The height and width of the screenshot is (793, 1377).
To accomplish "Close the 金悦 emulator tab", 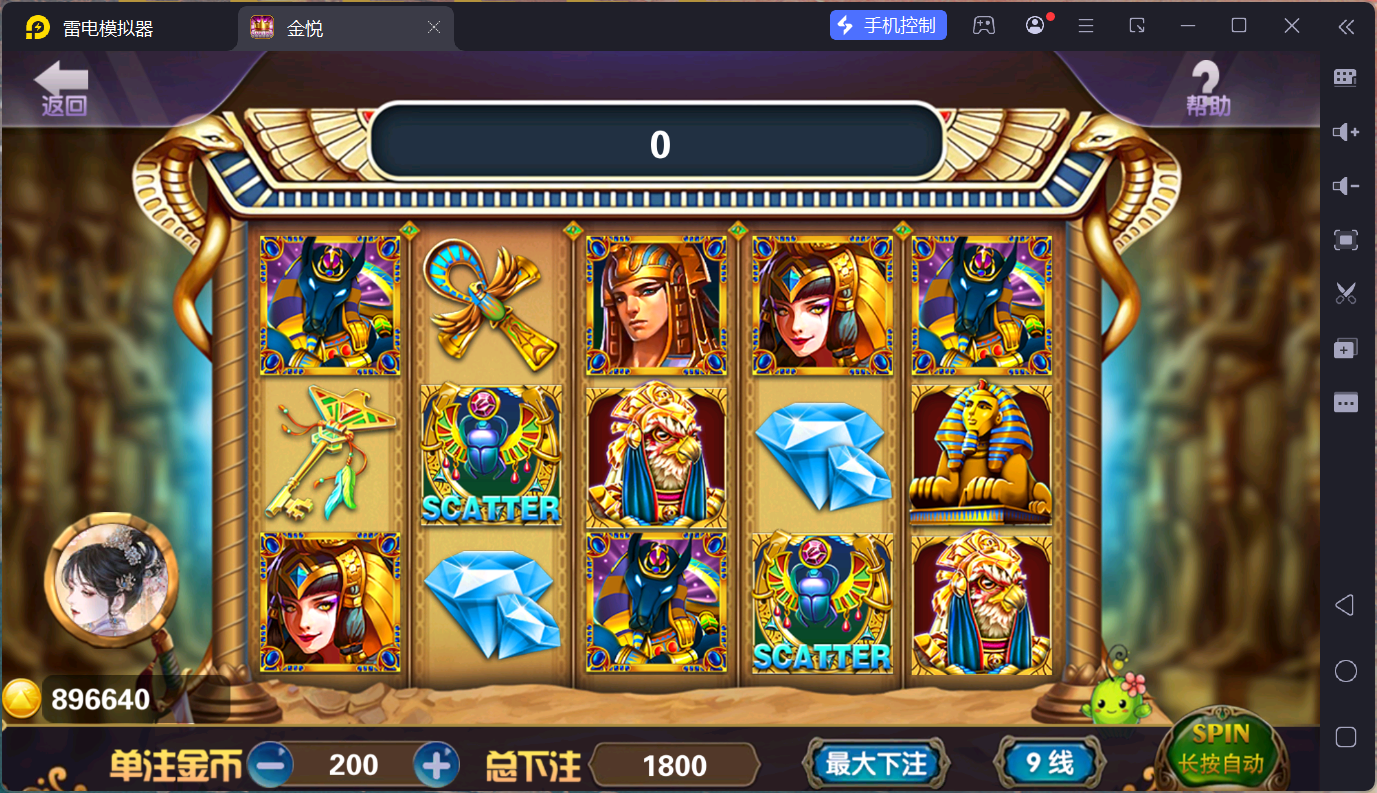I will click(434, 28).
